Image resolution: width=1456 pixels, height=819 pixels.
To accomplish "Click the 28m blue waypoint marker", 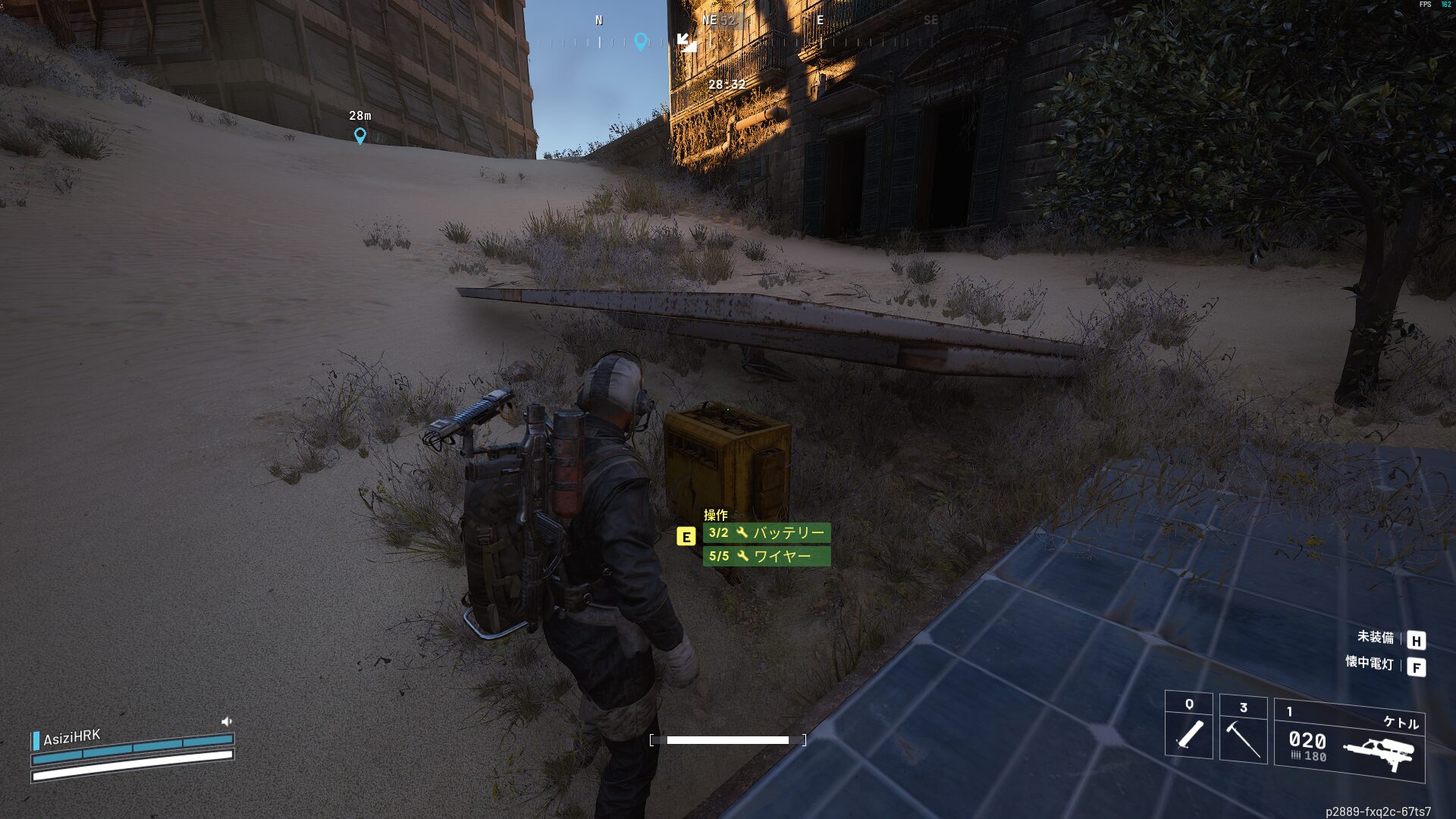I will [360, 136].
